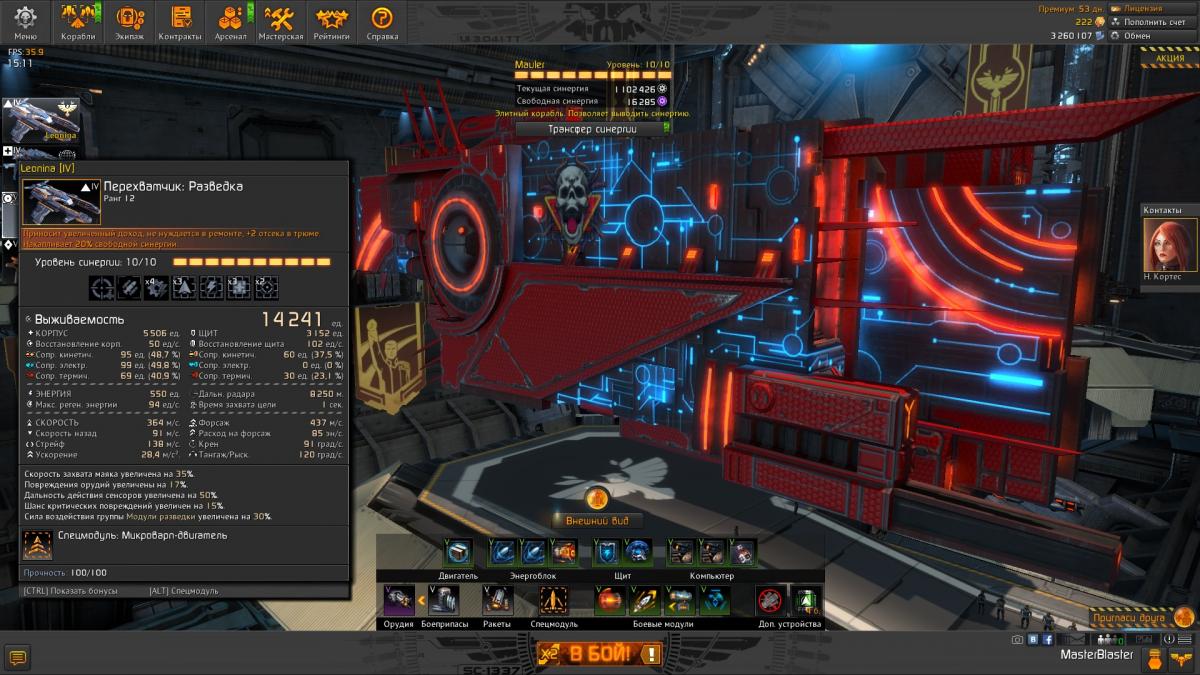View the Рейтинги rankings
This screenshot has height=675, width=1200.
pyautogui.click(x=332, y=22)
